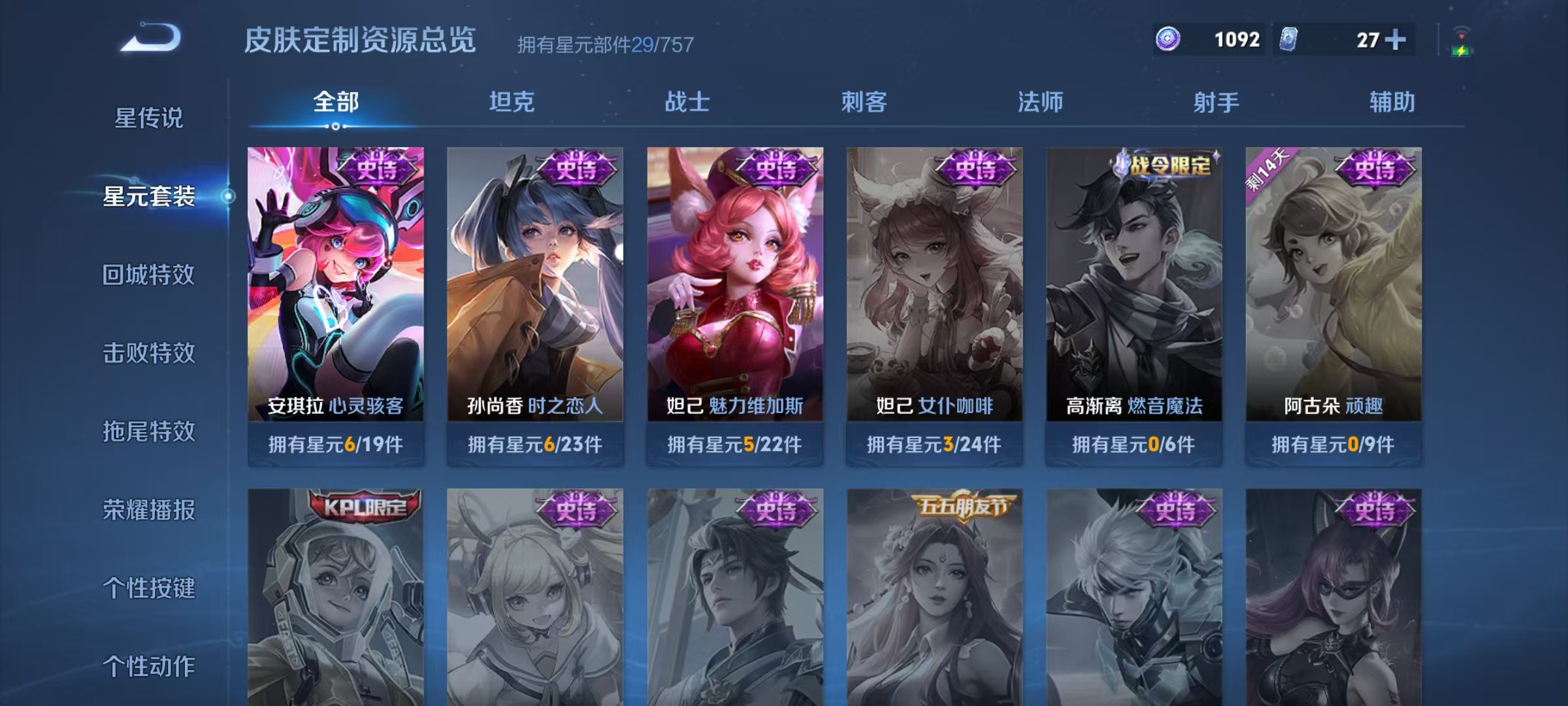Open the 回城特效 sidebar section
Image resolution: width=1568 pixels, height=706 pixels.
click(149, 275)
